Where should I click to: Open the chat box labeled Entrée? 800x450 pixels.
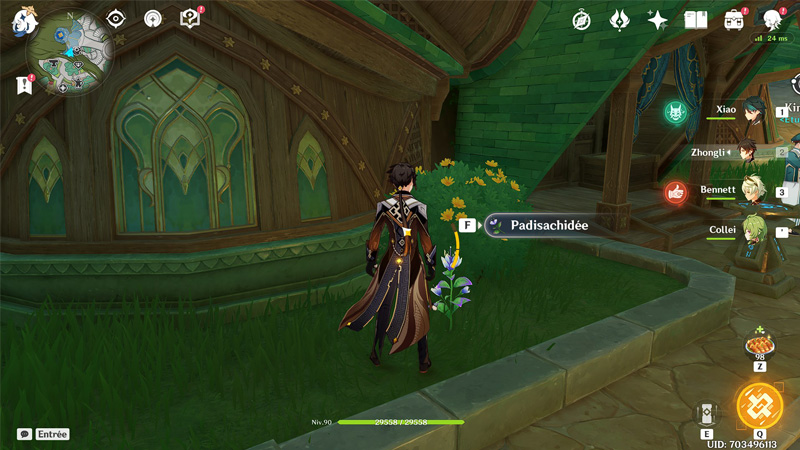(x=44, y=434)
